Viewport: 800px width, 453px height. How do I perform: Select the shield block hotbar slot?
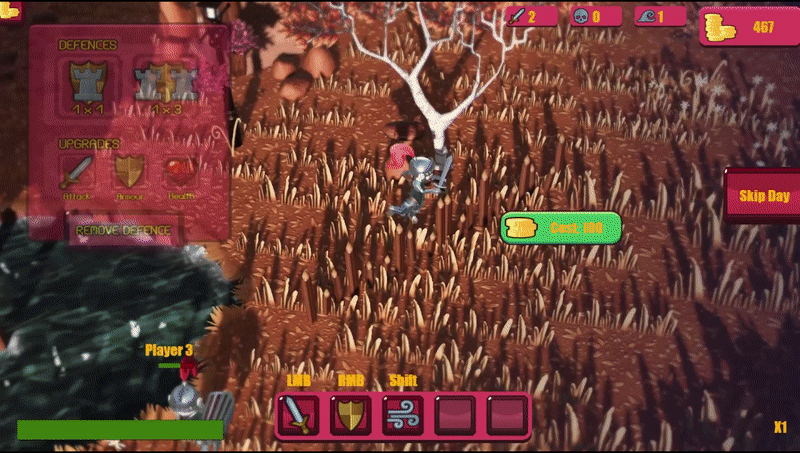(350, 415)
